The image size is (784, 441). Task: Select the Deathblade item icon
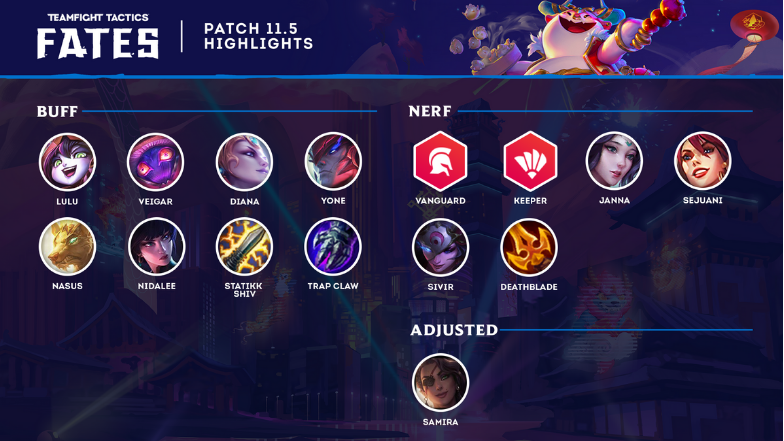click(x=529, y=247)
